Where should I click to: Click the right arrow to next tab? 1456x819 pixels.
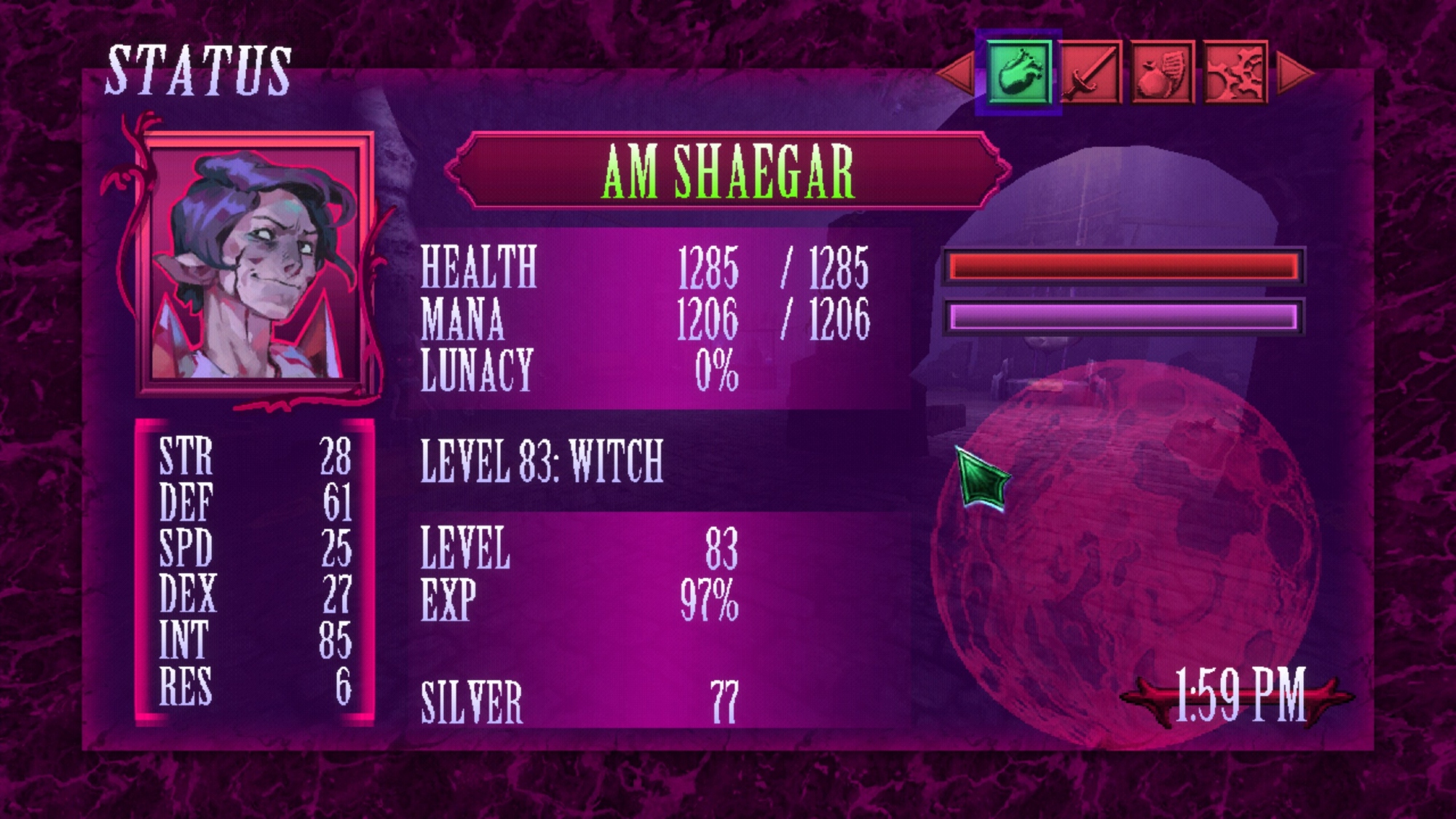tap(1296, 72)
